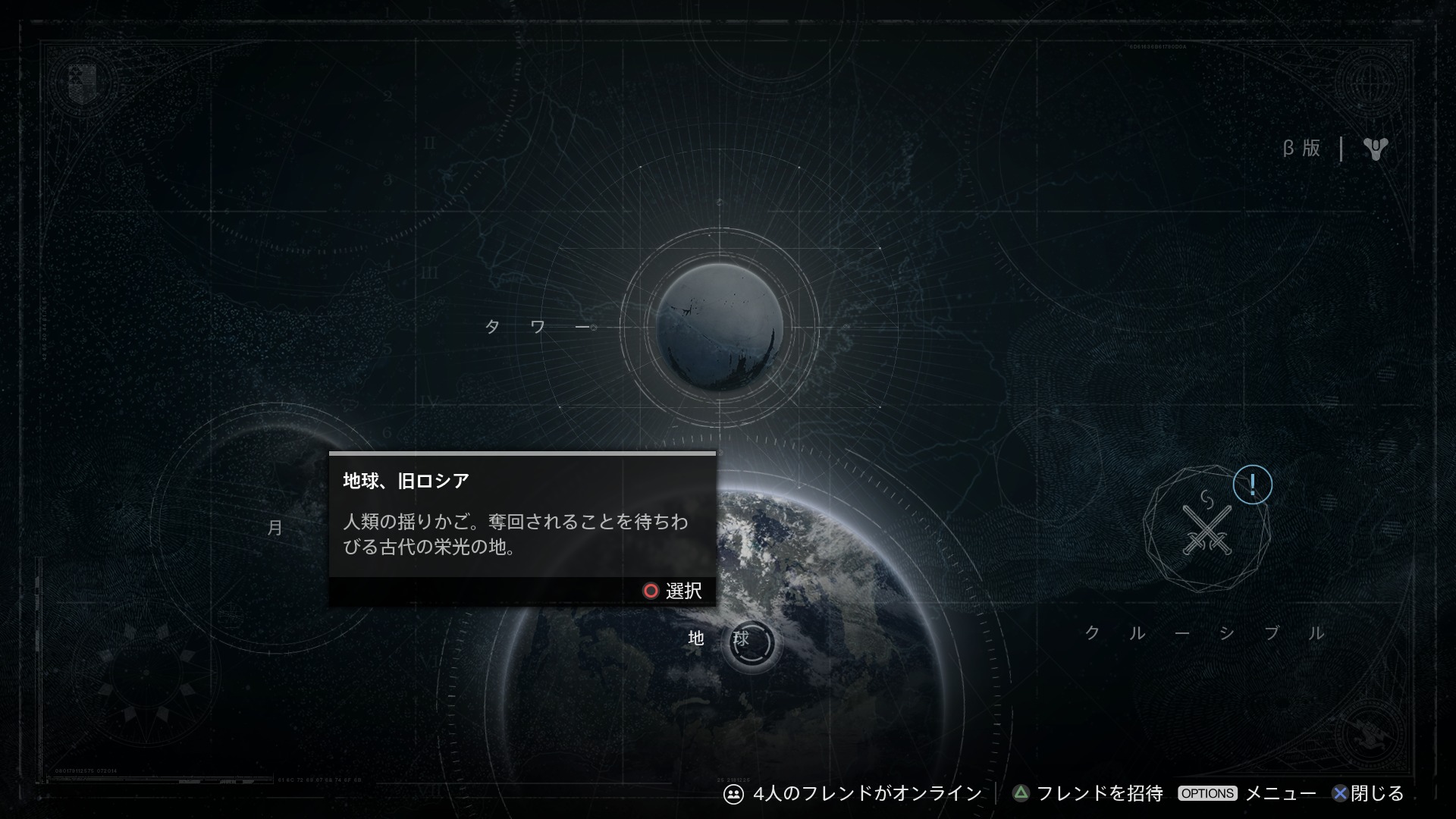
Task: Select the Moon destination
Action: (x=275, y=528)
